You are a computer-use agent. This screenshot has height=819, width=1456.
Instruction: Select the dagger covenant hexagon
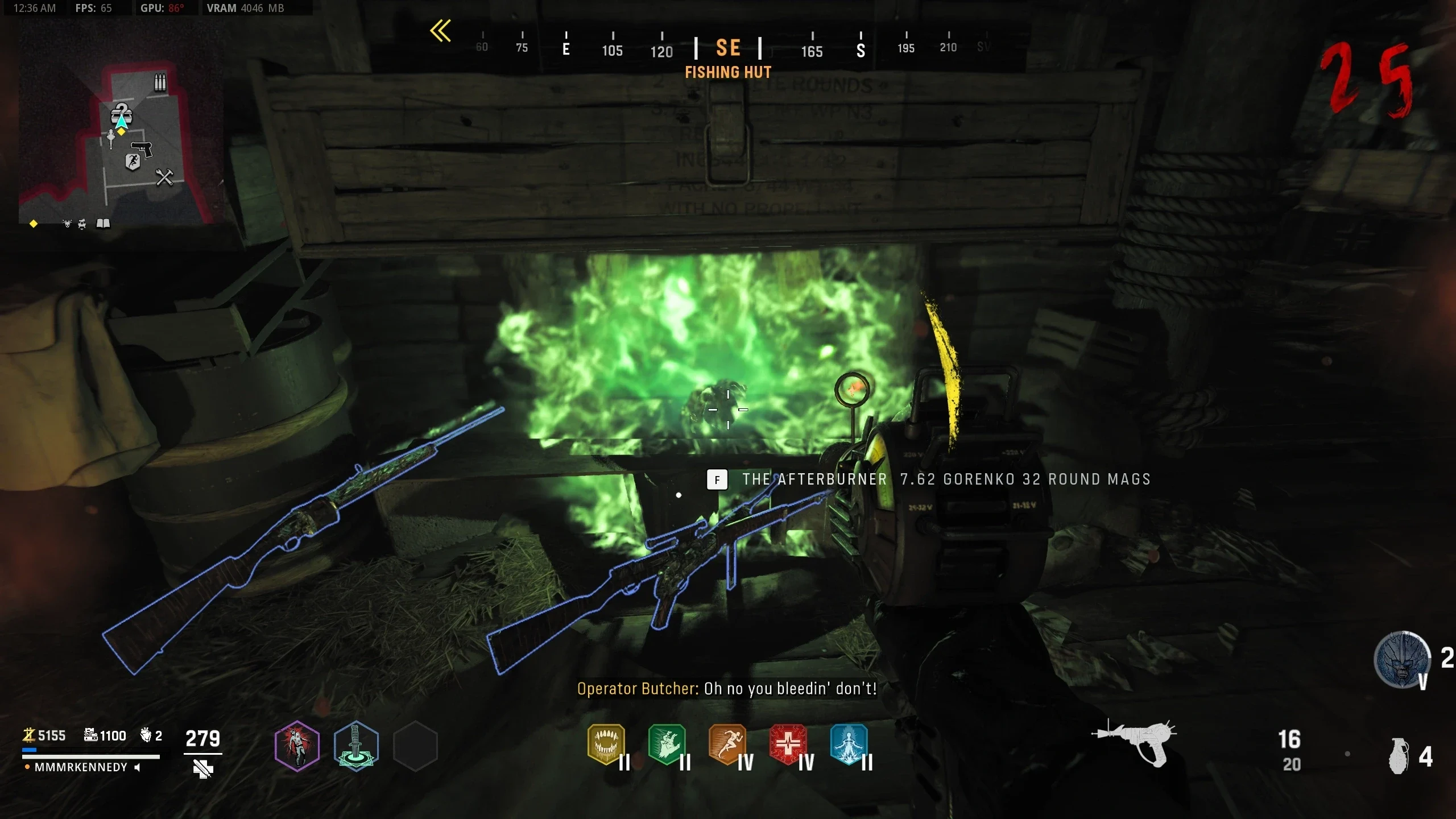coord(356,746)
